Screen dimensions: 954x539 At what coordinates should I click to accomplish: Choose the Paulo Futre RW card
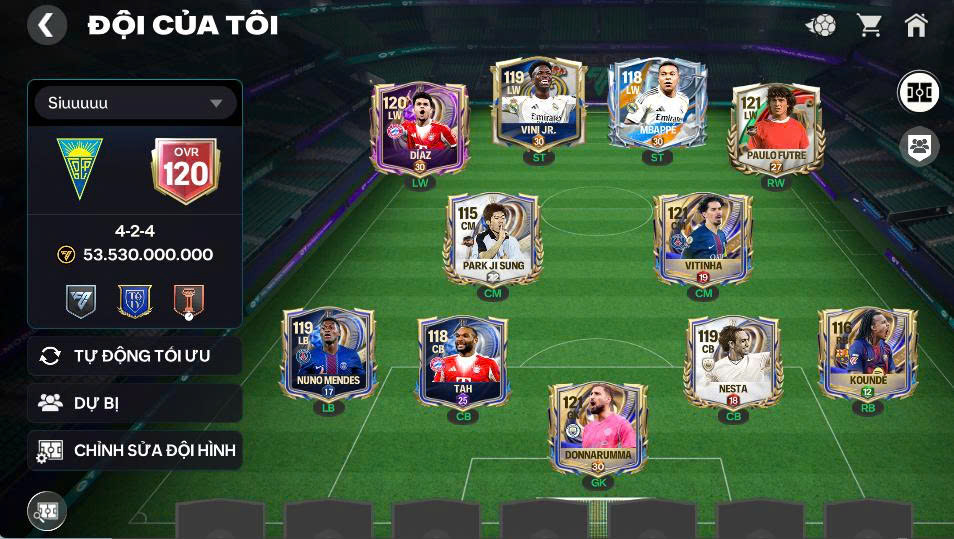pyautogui.click(x=775, y=130)
